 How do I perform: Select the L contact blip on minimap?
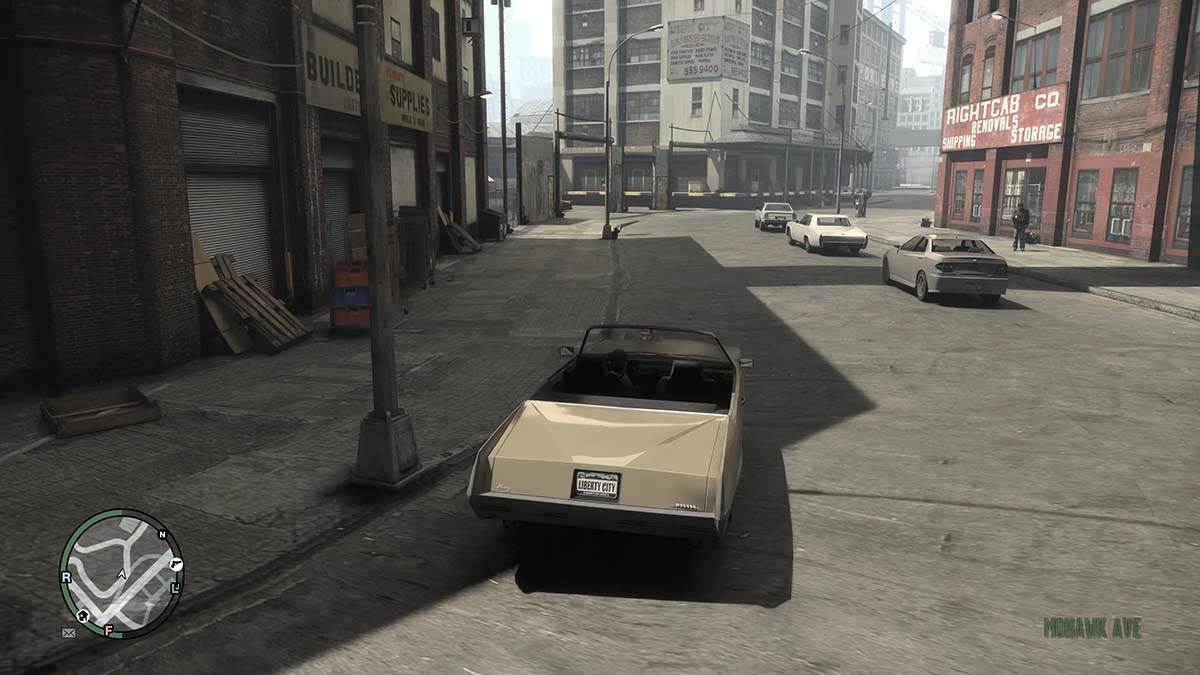coord(175,587)
